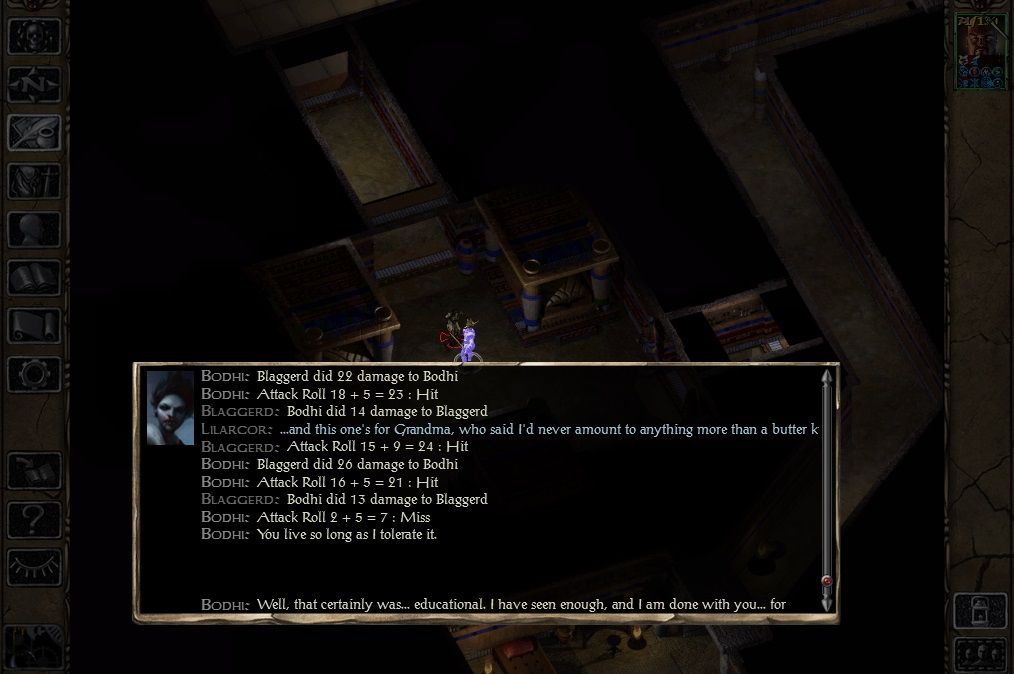Toggle the closed-eye highlight button

pos(34,567)
